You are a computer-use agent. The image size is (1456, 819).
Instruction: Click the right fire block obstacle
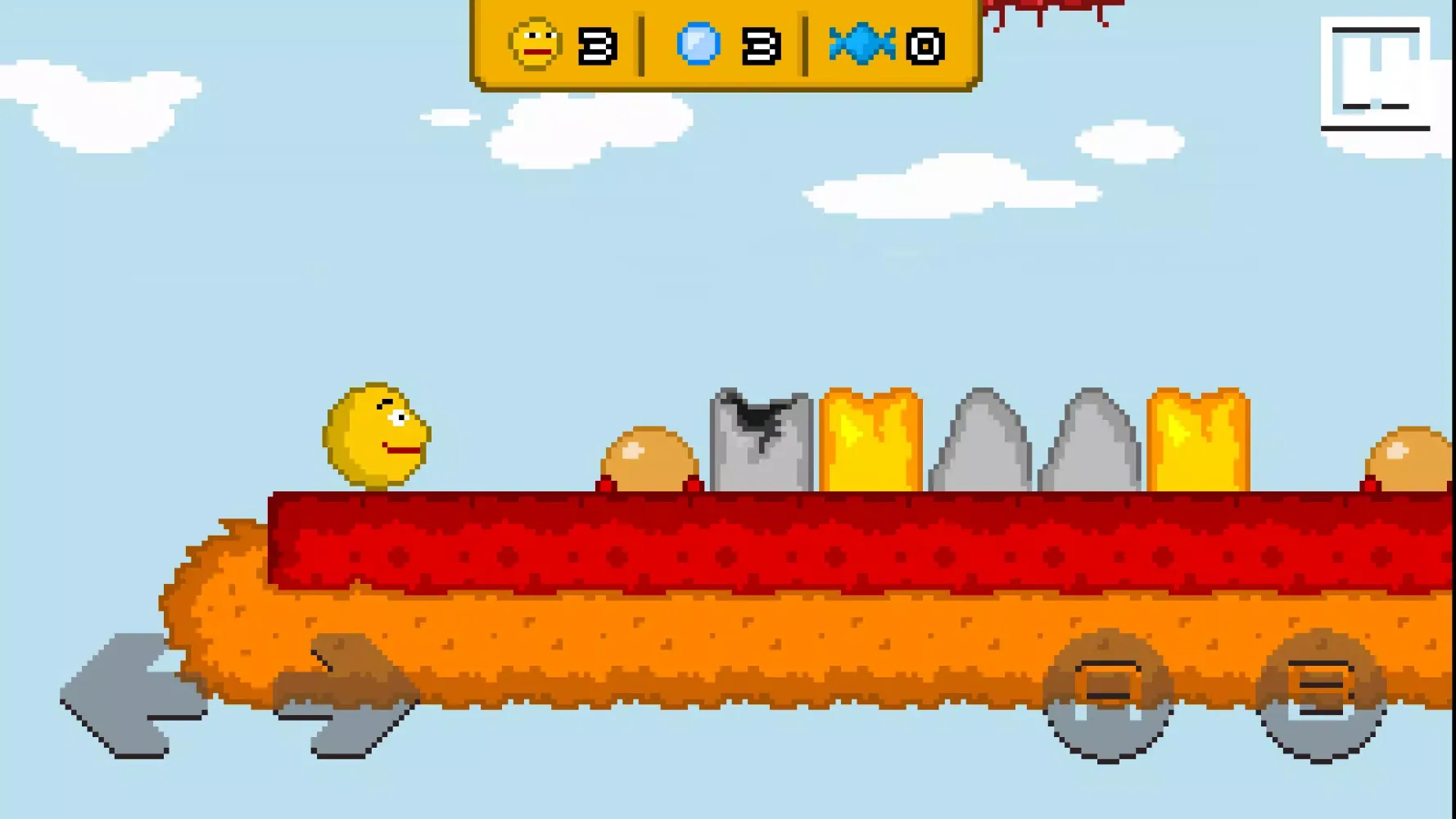coord(1197,442)
